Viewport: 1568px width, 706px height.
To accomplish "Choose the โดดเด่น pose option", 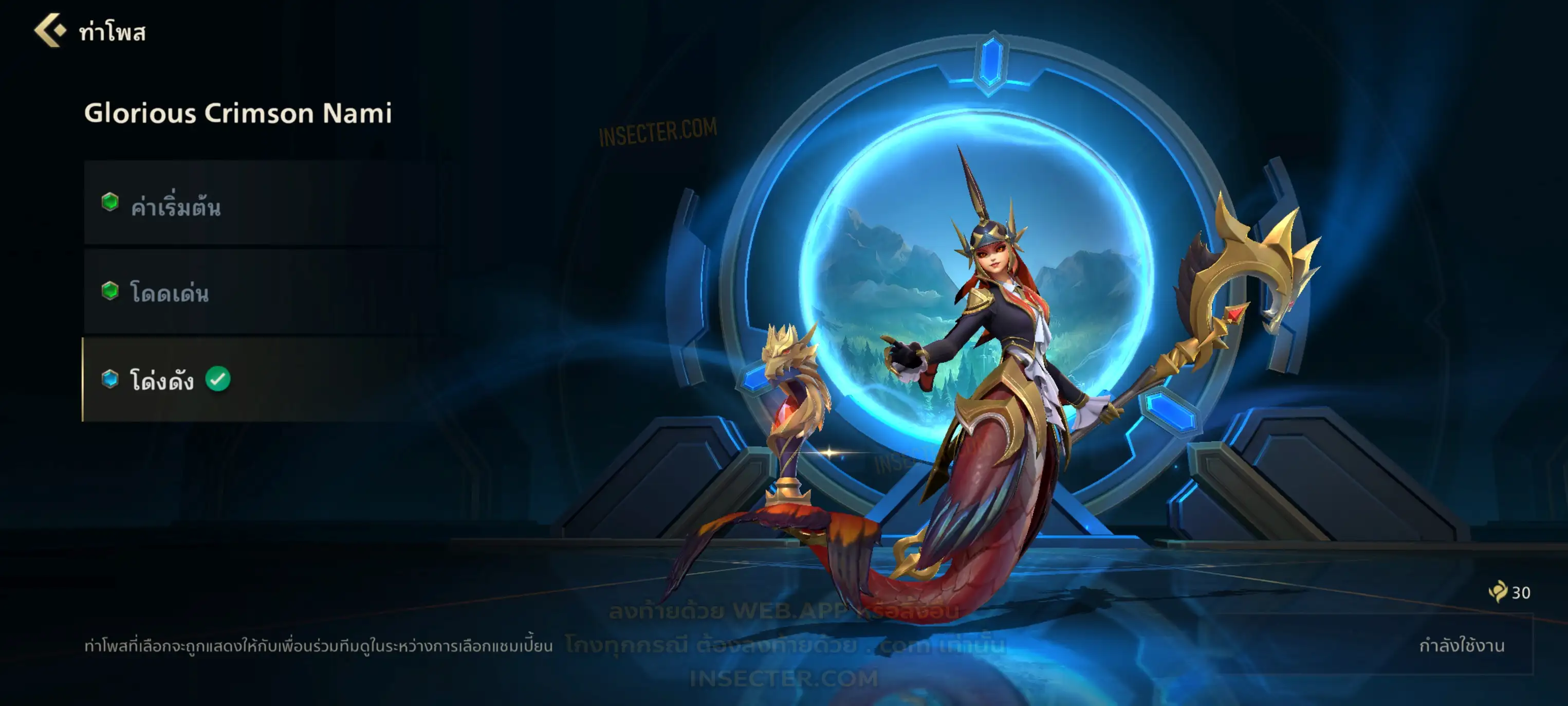I will pos(264,293).
